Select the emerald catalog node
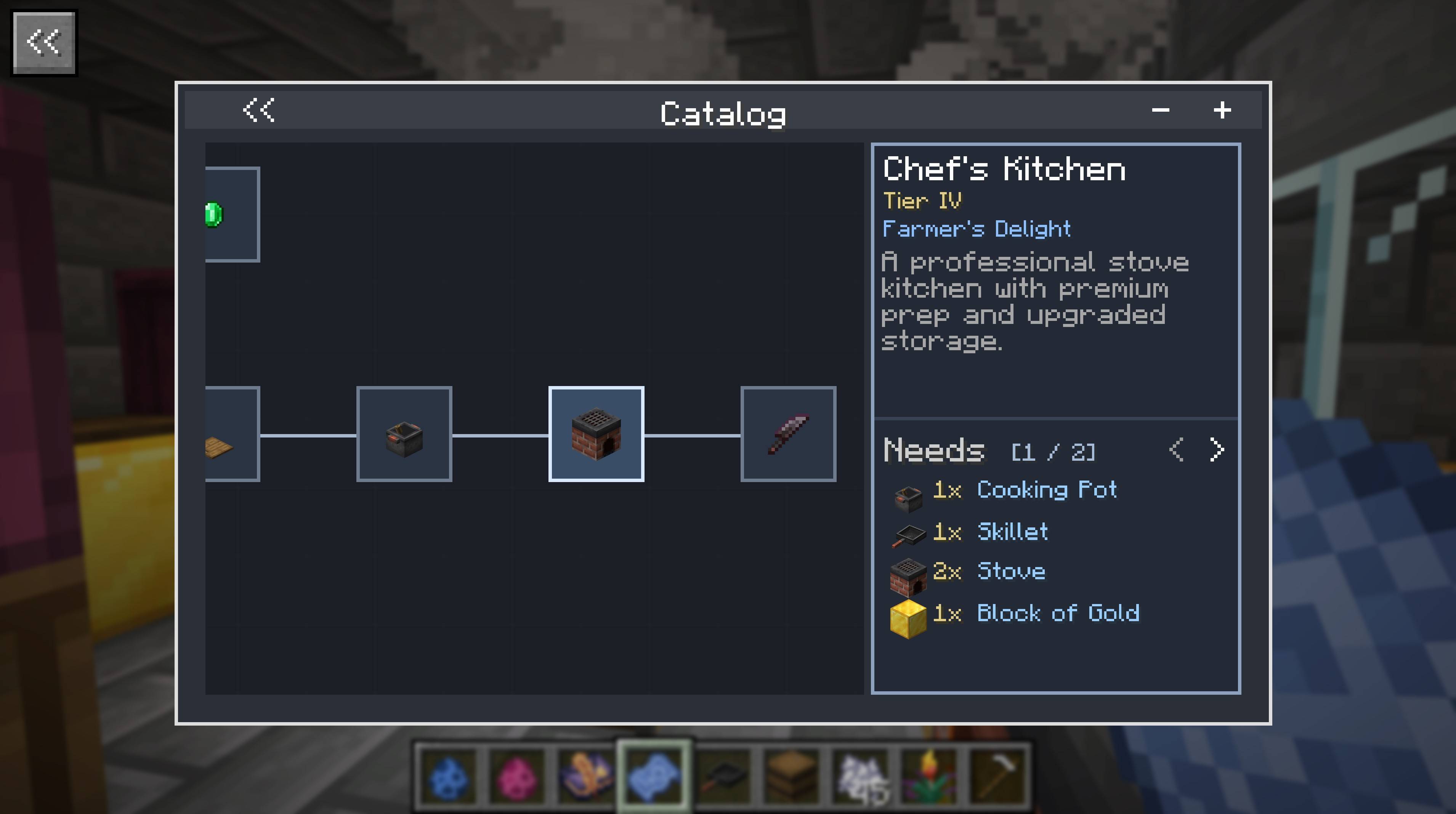The height and width of the screenshot is (814, 1456). pyautogui.click(x=232, y=214)
